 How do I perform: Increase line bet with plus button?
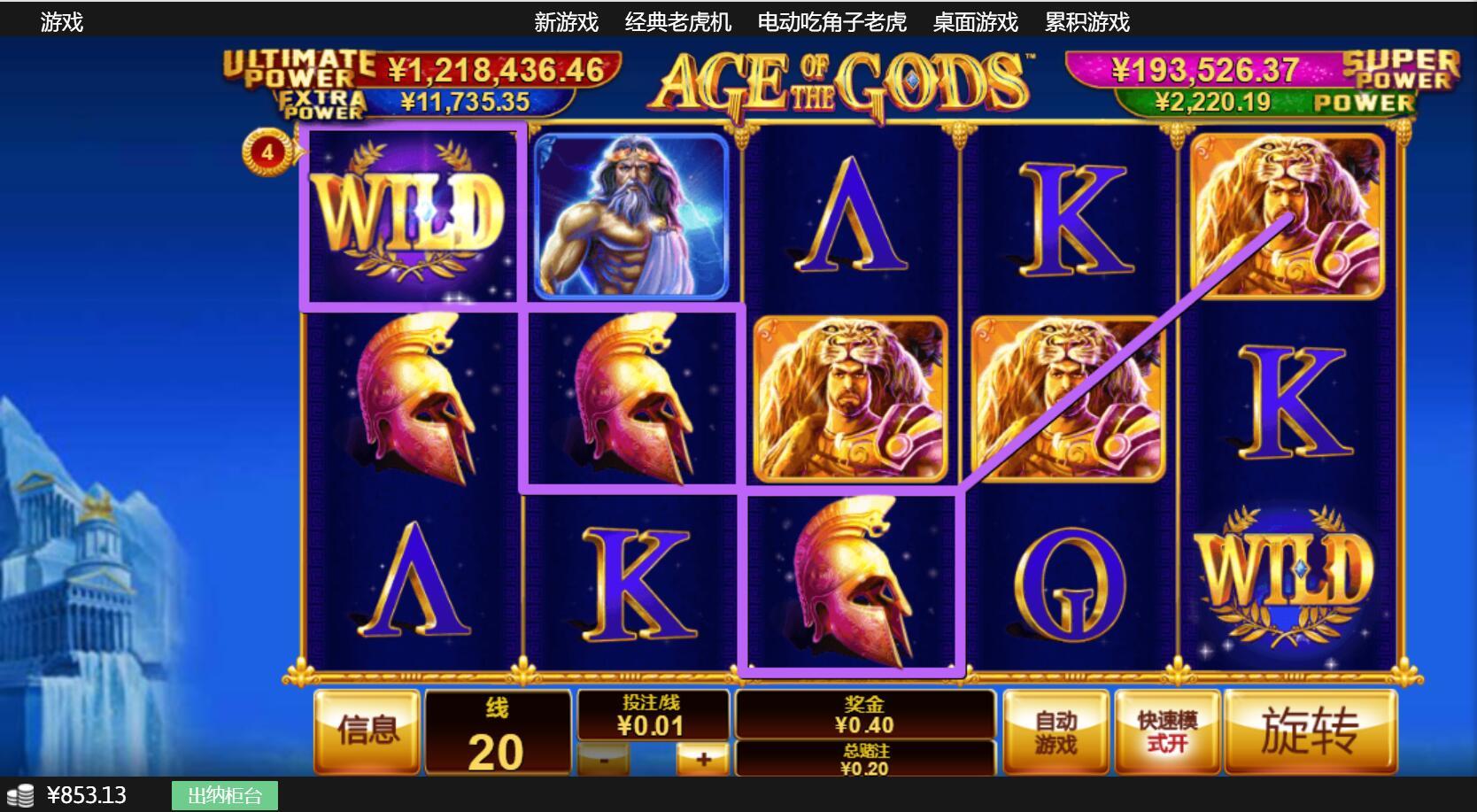click(703, 760)
